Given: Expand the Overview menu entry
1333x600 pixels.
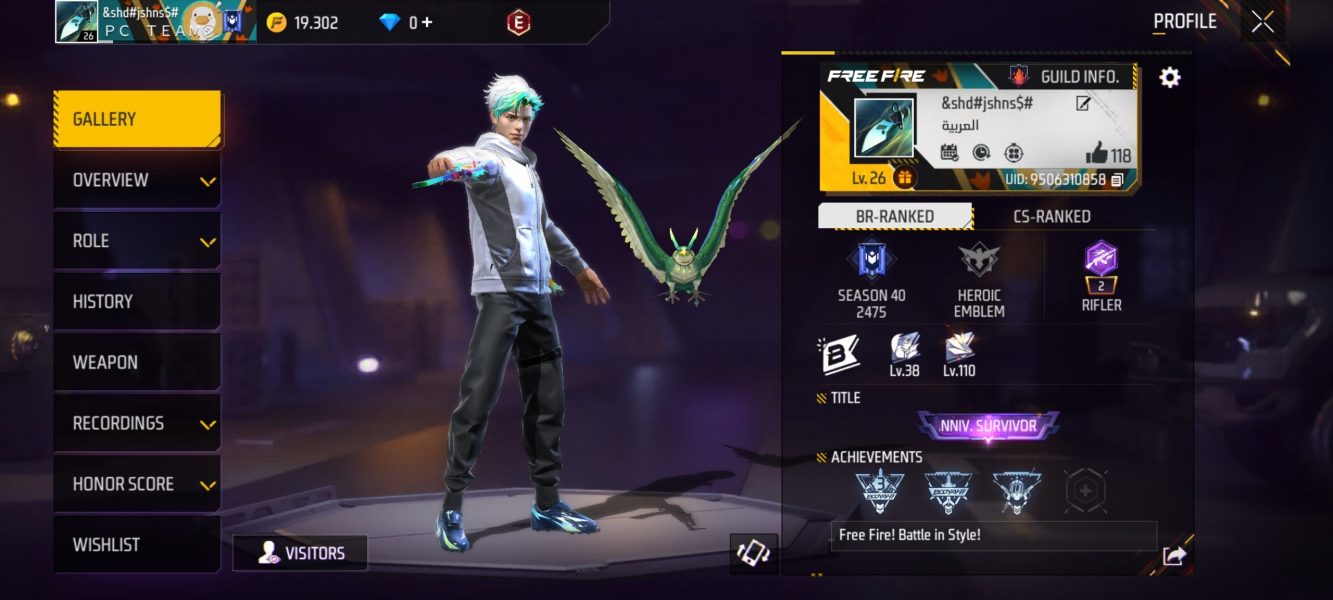Looking at the screenshot, I should 137,180.
